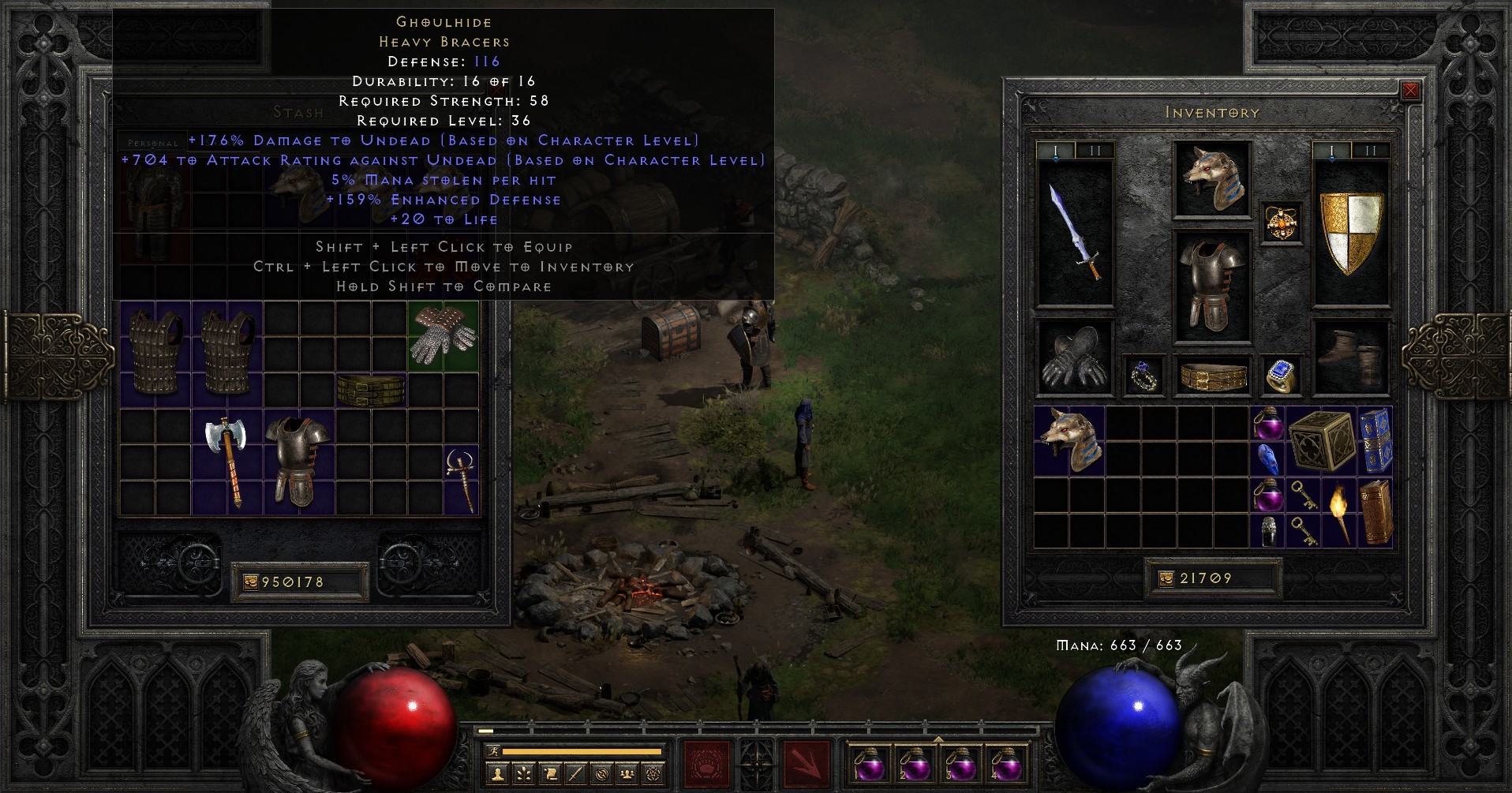Select the left mouse button skill icon
The width and height of the screenshot is (1512, 793).
(x=706, y=763)
